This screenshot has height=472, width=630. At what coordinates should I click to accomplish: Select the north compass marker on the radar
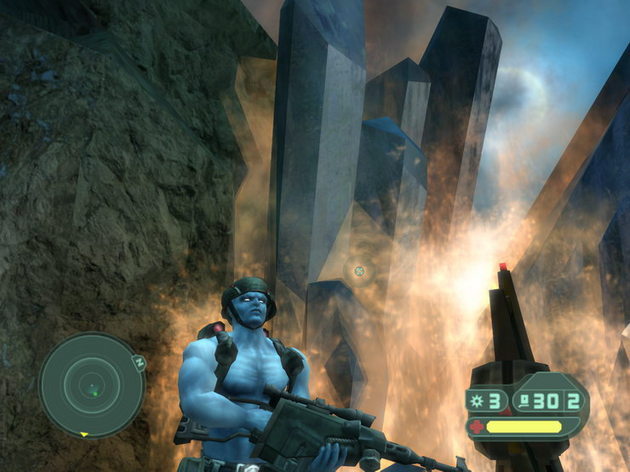(140, 362)
